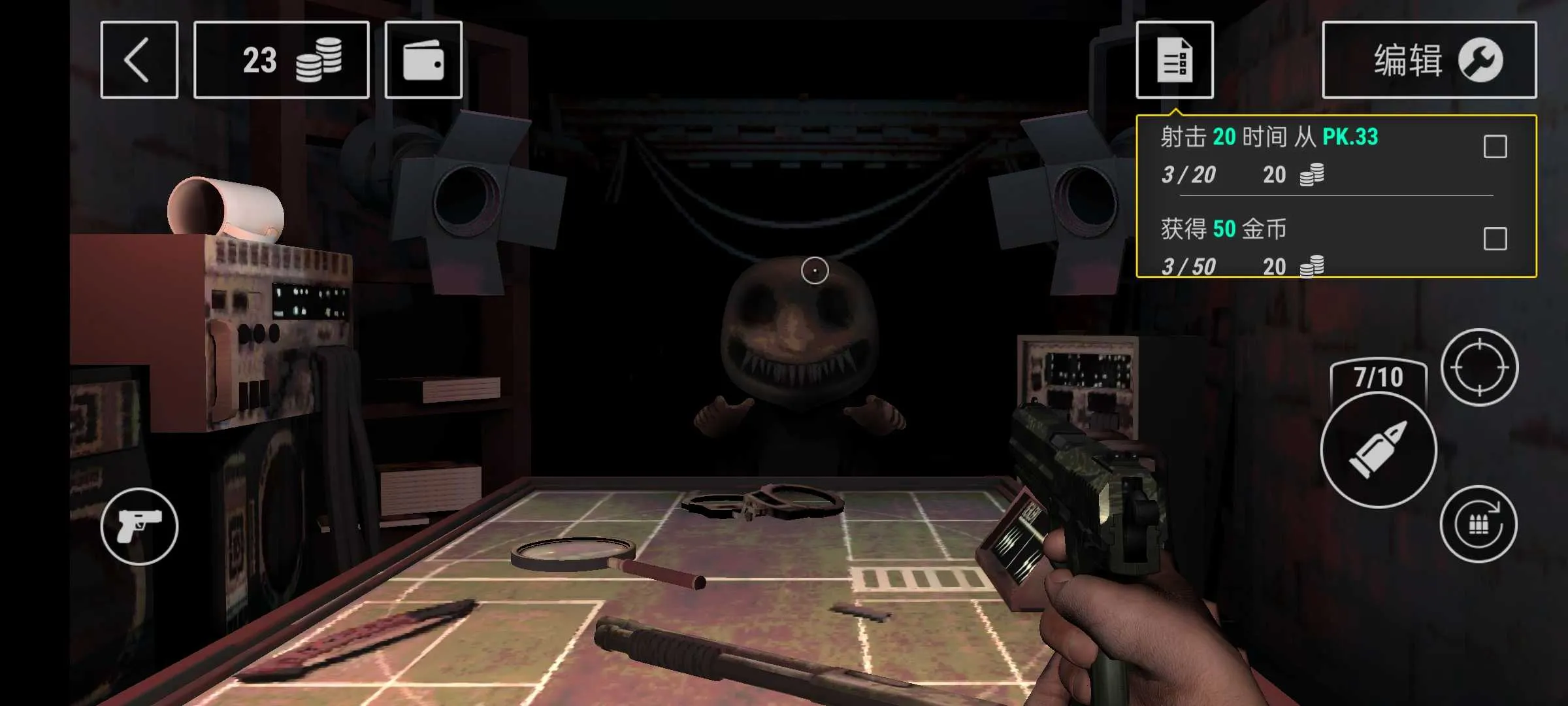Viewport: 1568px width, 706px height.
Task: Reload the magazine
Action: coord(1478,524)
